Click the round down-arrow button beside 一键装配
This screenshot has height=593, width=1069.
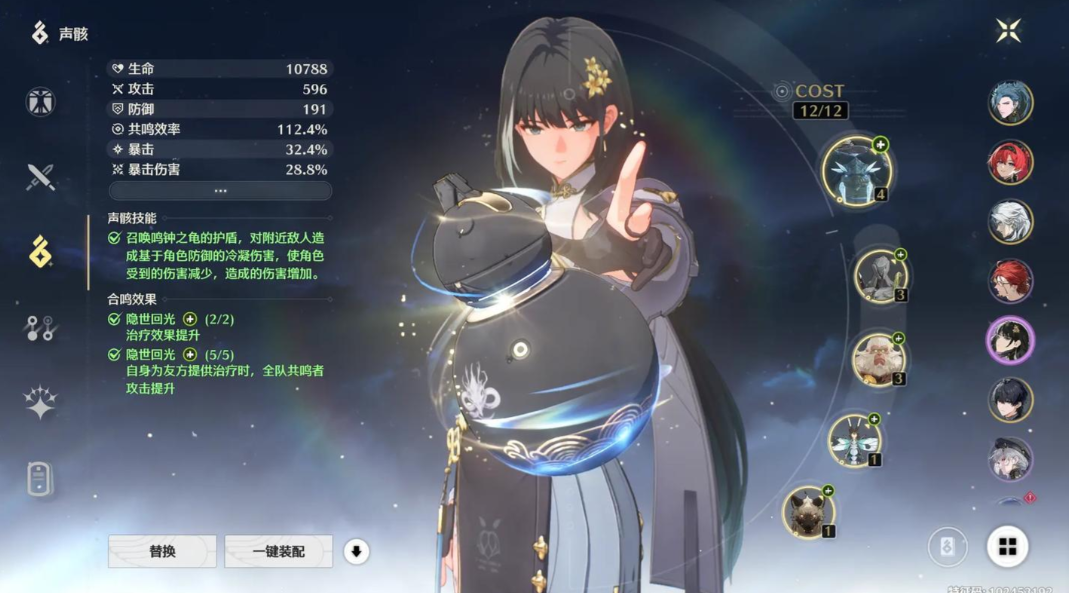click(356, 551)
